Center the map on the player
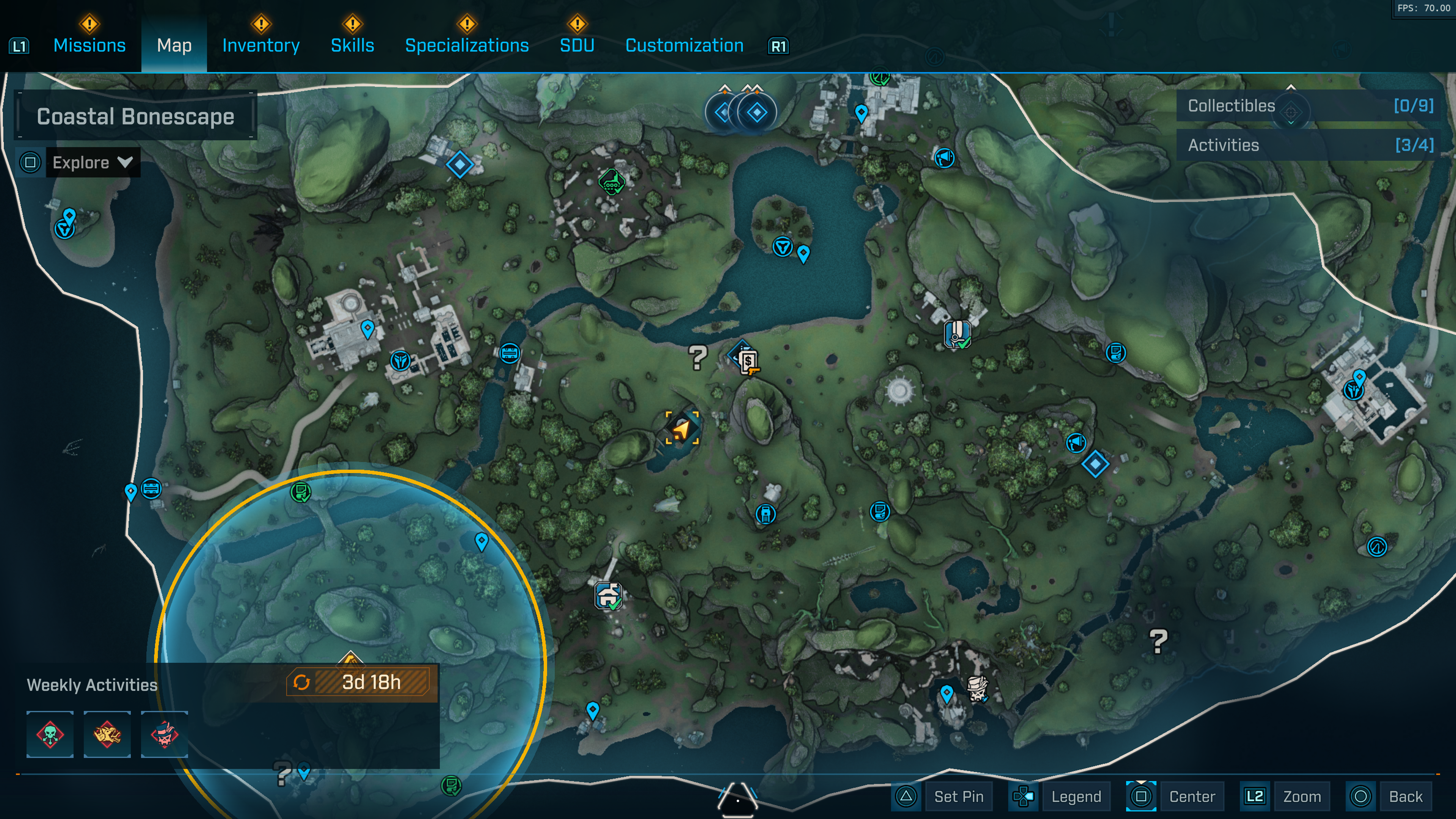Screen dimensions: 1456x819 pos(1191,796)
